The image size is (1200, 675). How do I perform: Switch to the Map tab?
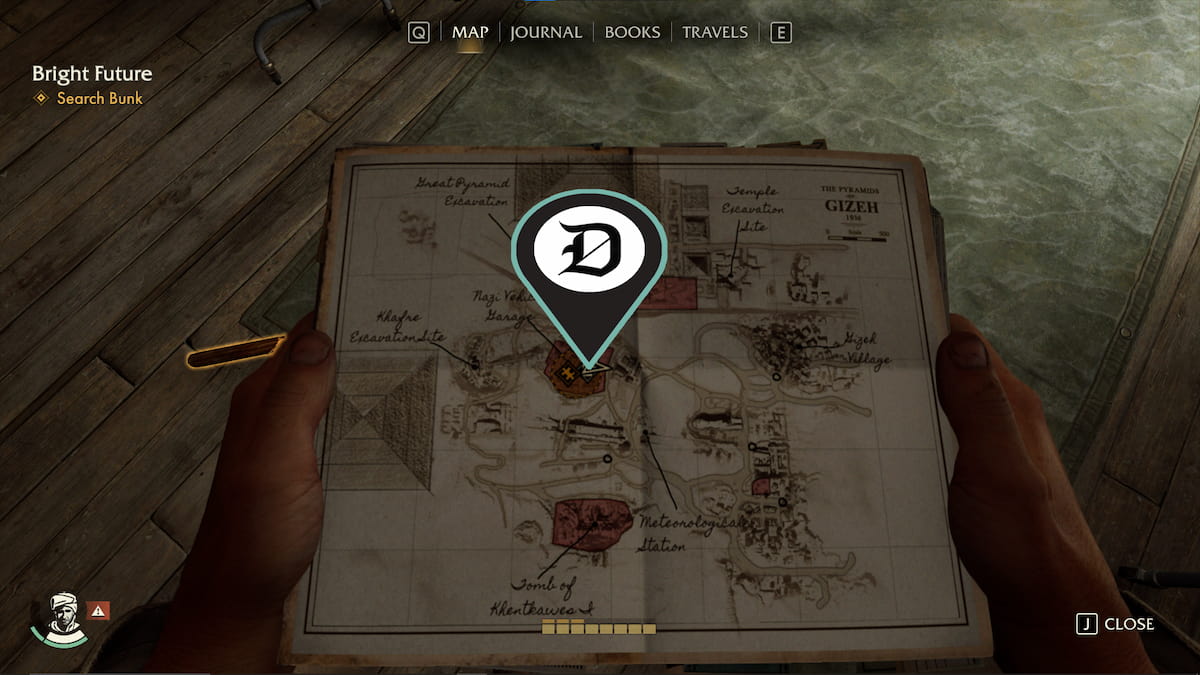point(470,32)
